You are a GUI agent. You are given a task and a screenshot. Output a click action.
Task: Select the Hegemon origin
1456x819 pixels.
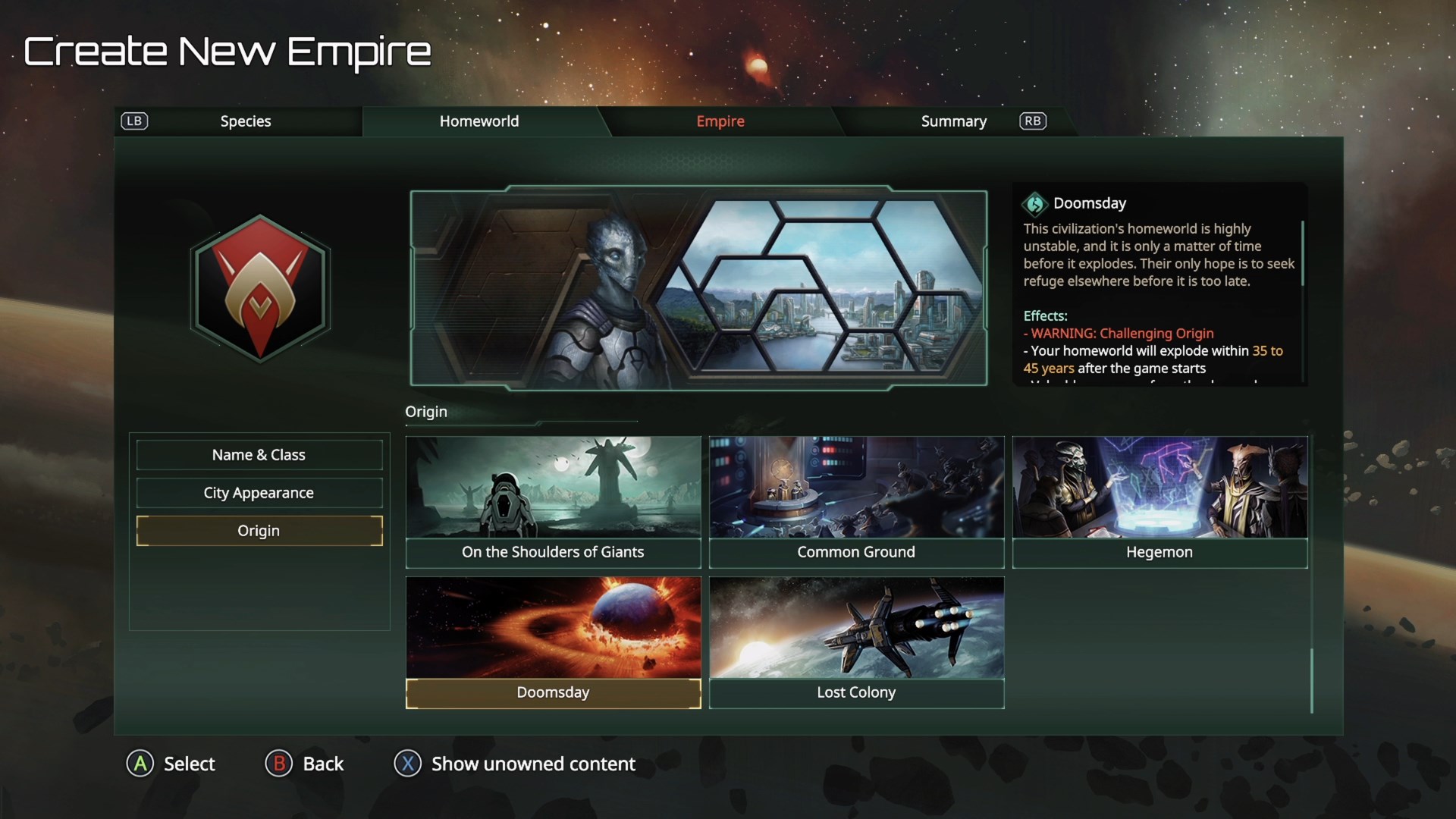(1159, 500)
